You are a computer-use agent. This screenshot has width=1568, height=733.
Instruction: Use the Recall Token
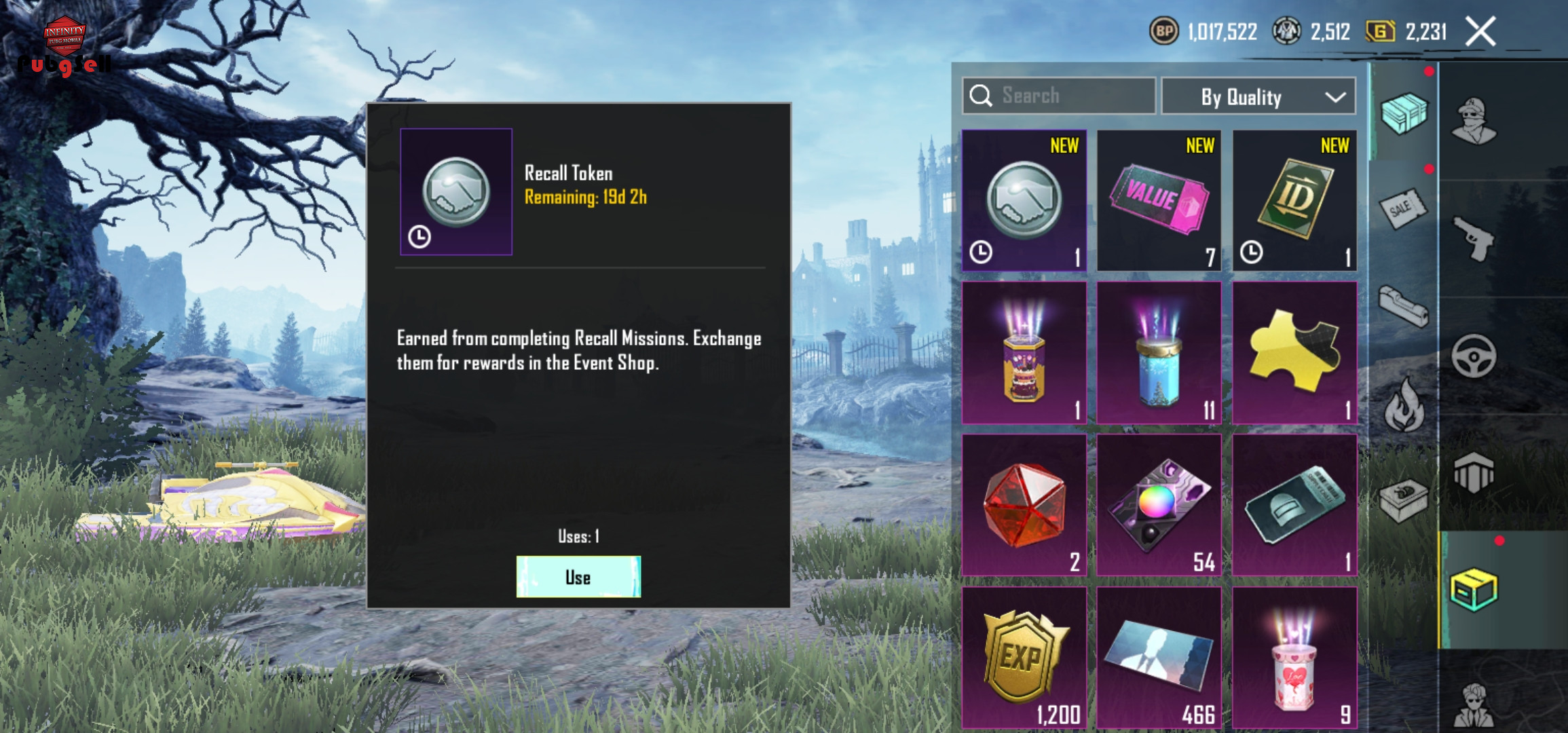pos(578,577)
